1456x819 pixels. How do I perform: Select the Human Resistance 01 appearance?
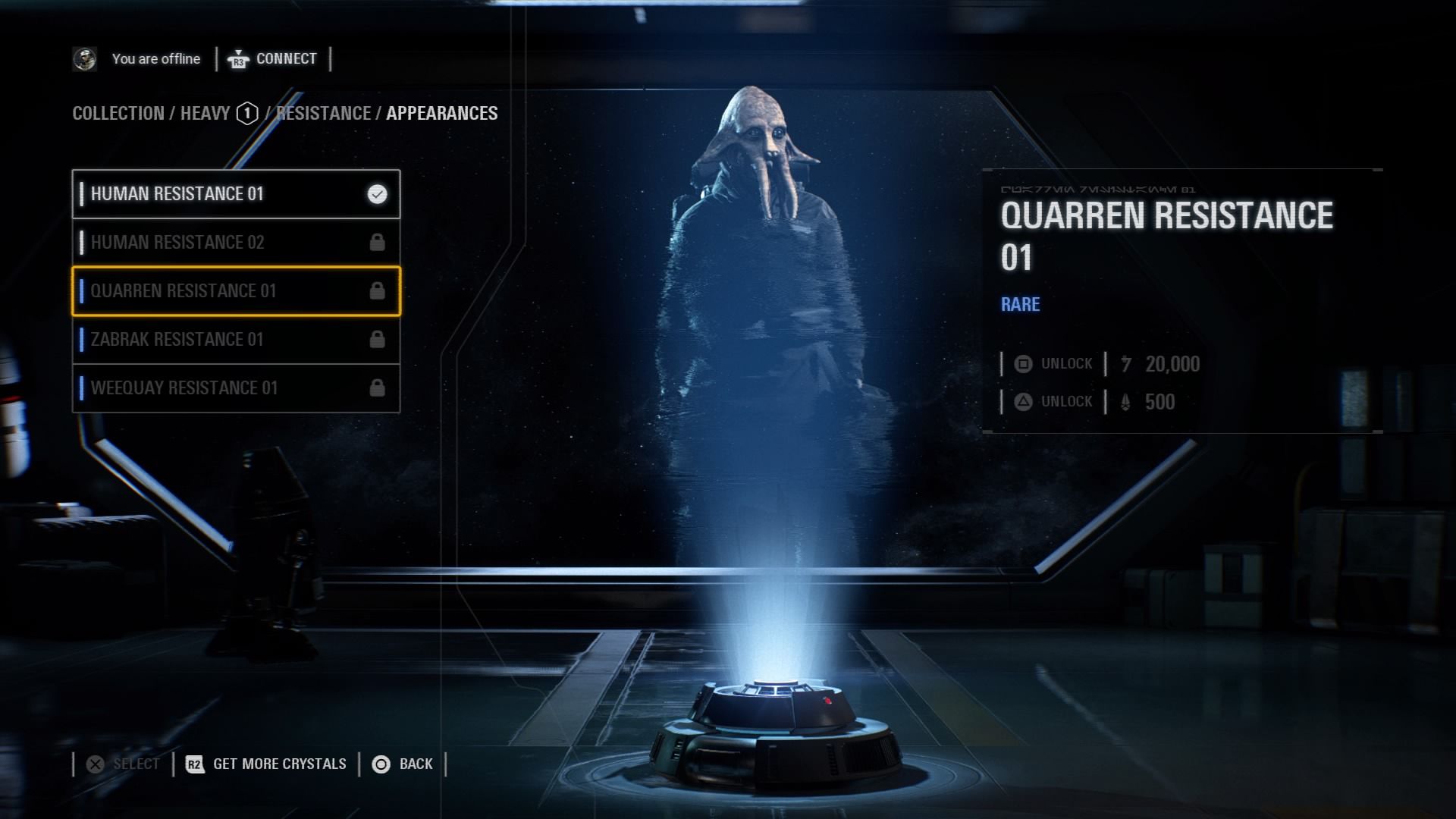pos(235,194)
